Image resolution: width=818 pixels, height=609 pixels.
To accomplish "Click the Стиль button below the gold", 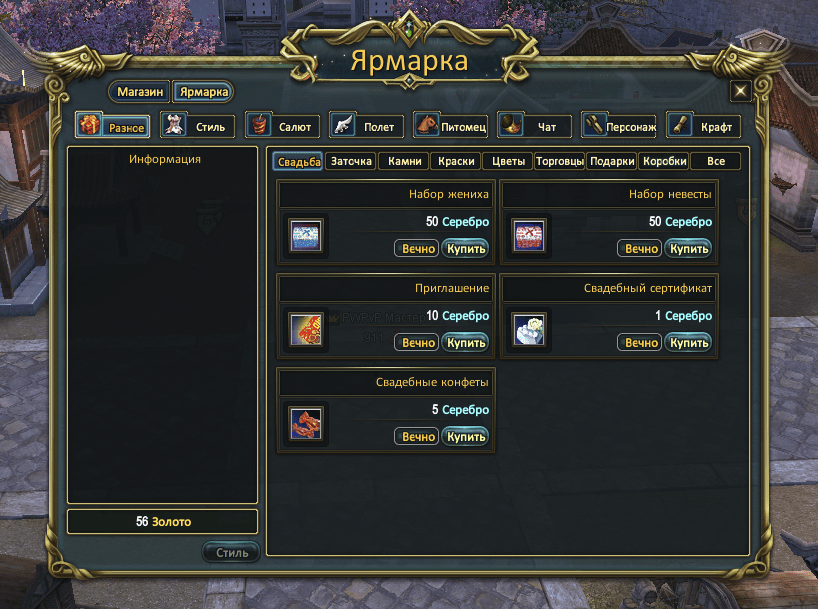I will (231, 552).
